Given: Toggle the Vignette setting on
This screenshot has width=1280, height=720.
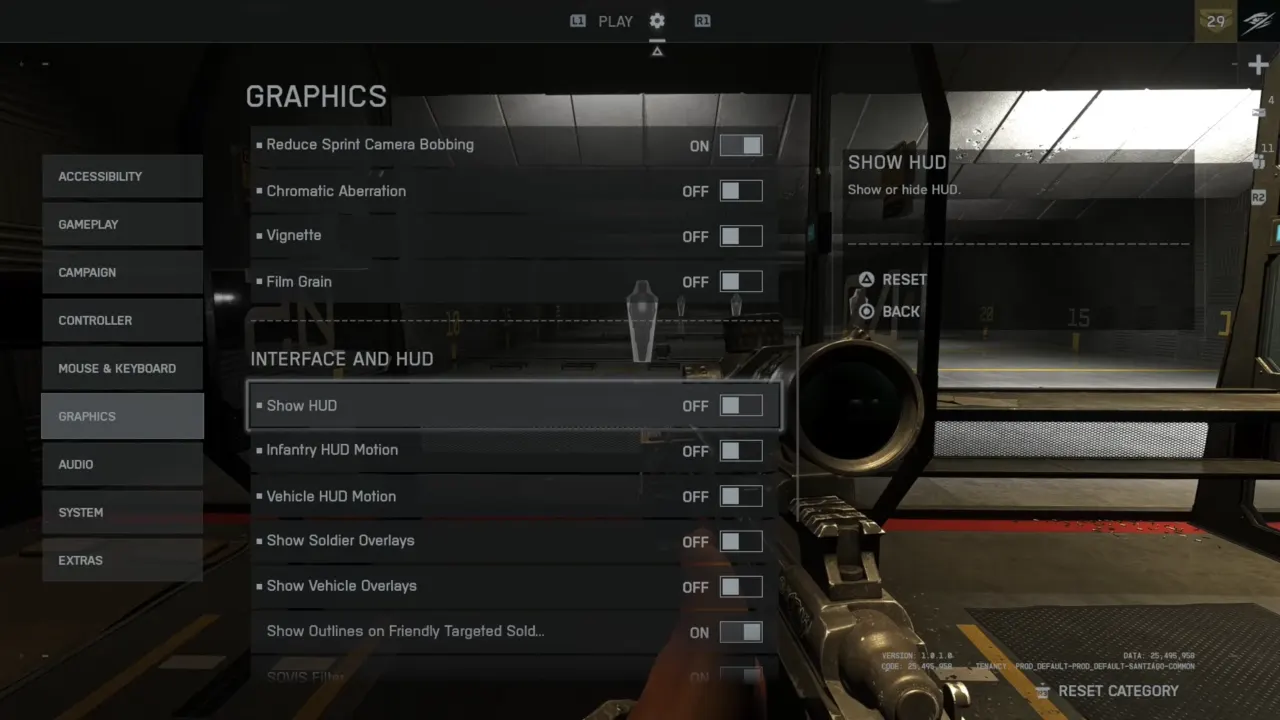Looking at the screenshot, I should 741,236.
